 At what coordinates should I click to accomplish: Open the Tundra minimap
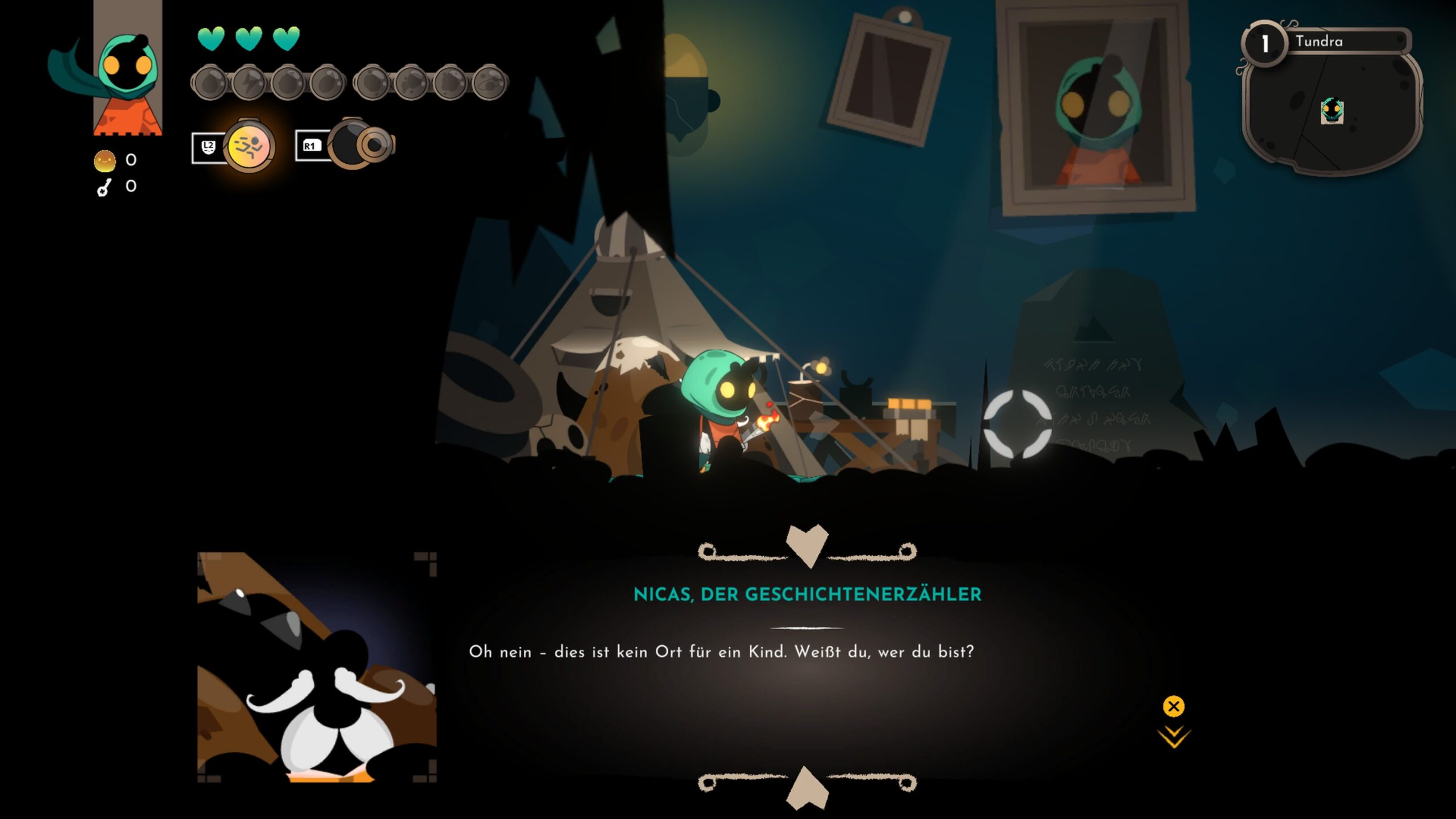tap(1331, 108)
